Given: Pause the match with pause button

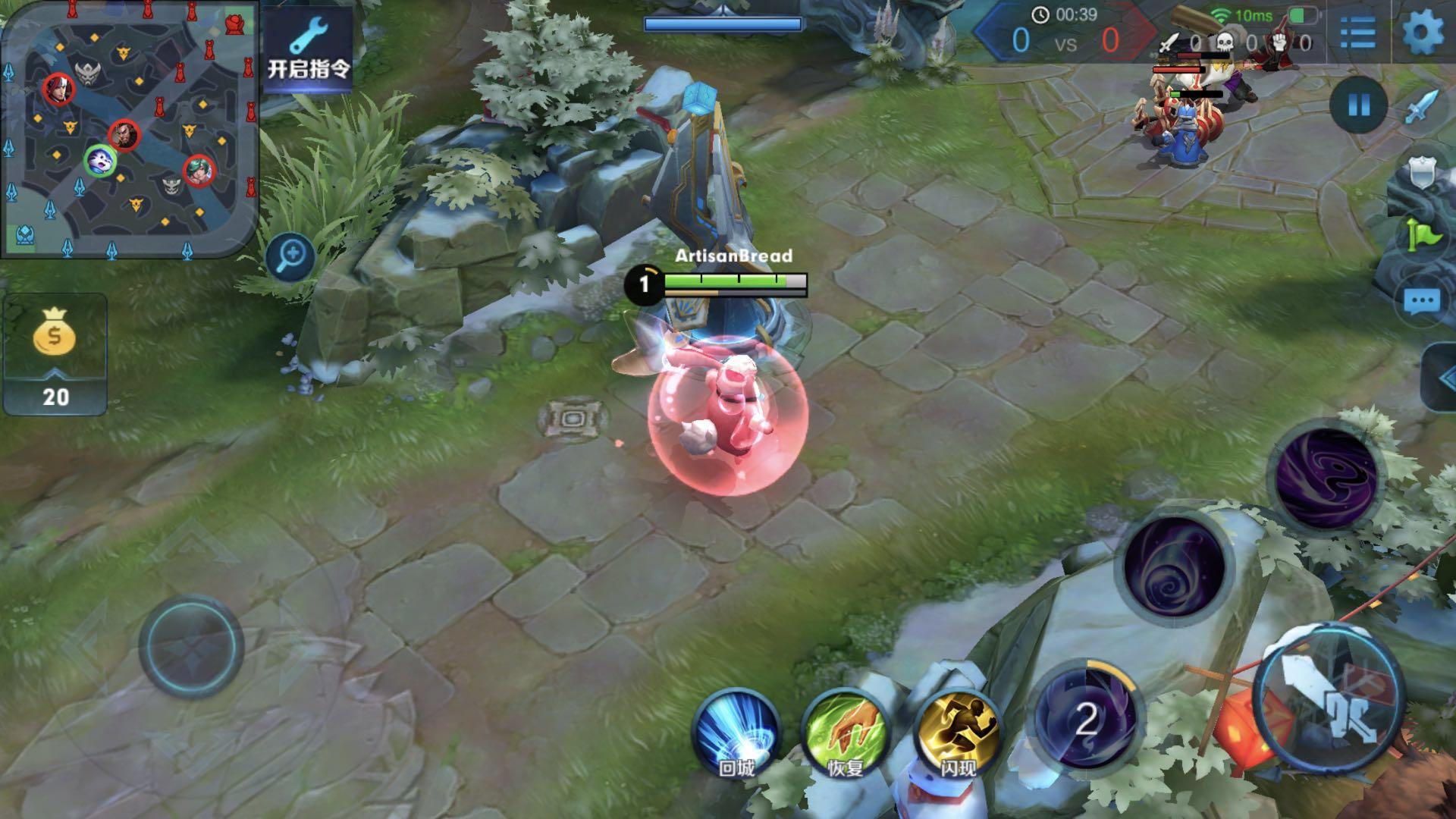Looking at the screenshot, I should pos(1358,105).
